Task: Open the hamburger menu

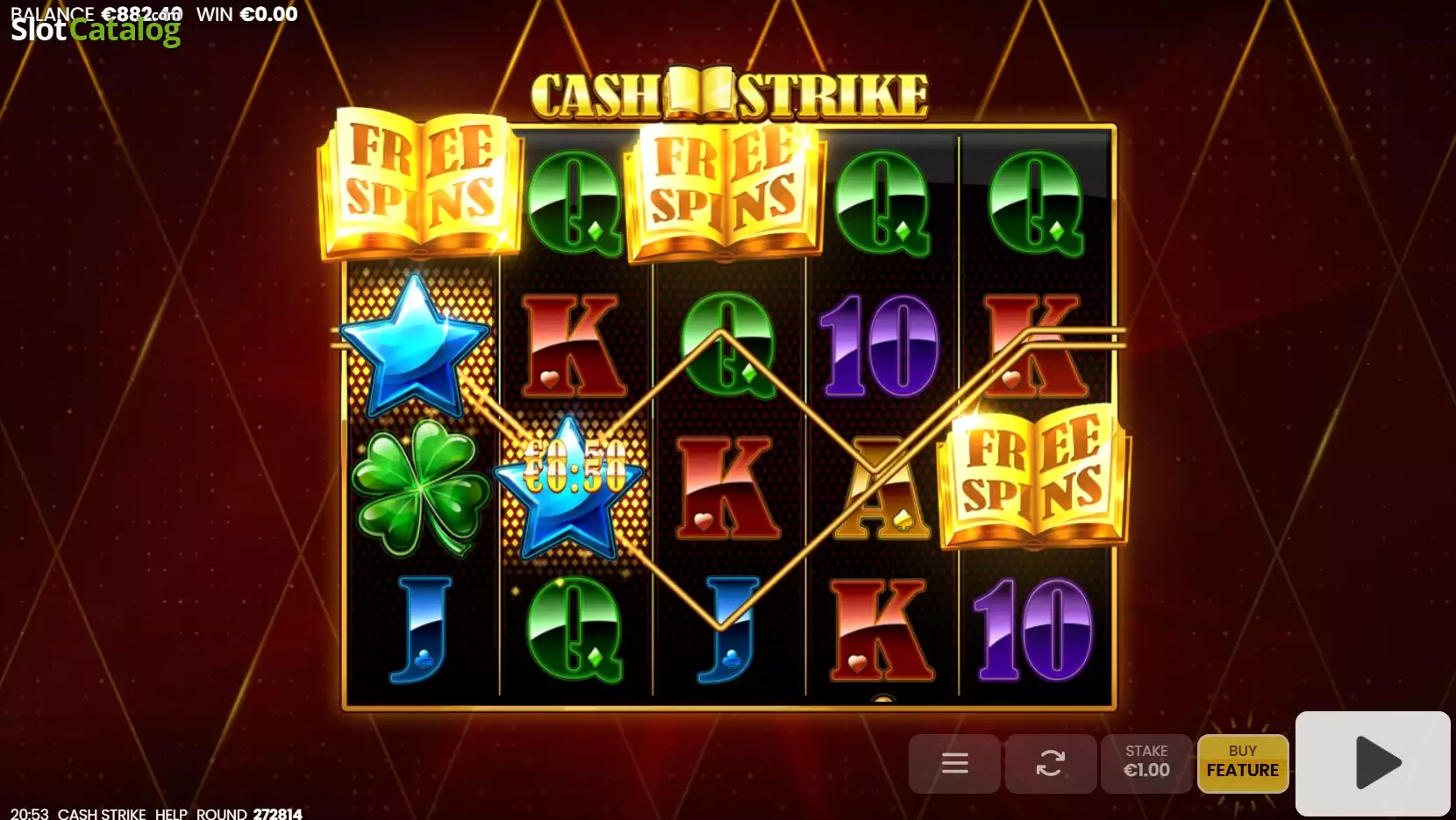Action: coord(954,763)
